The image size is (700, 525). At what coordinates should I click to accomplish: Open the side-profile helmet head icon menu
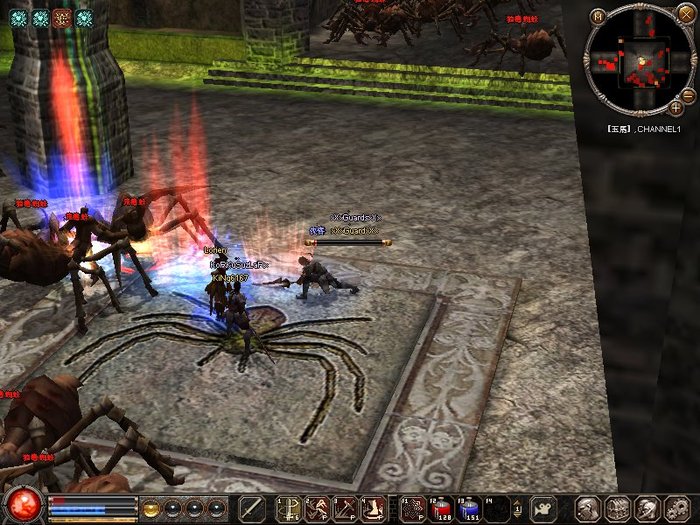(646, 508)
